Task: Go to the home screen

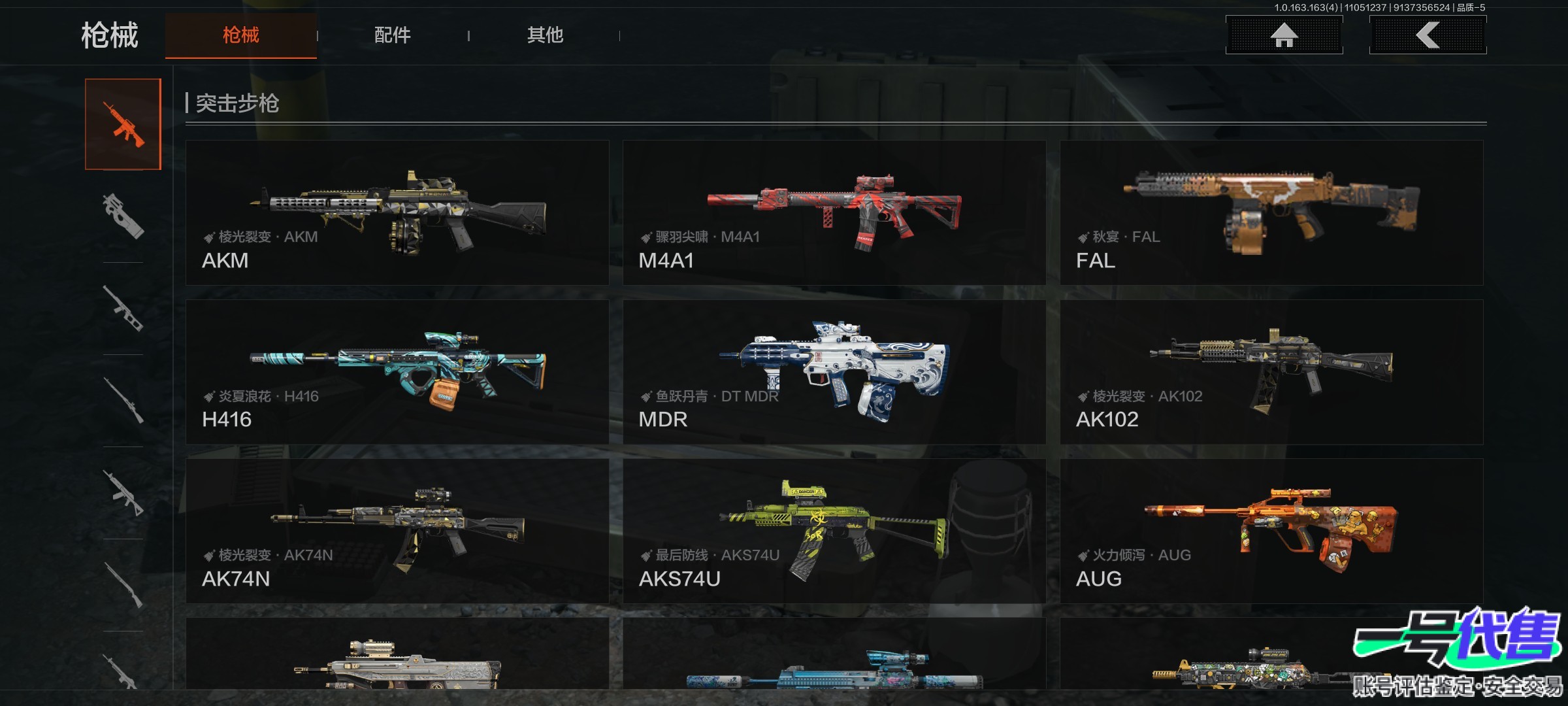Action: pyautogui.click(x=1284, y=35)
